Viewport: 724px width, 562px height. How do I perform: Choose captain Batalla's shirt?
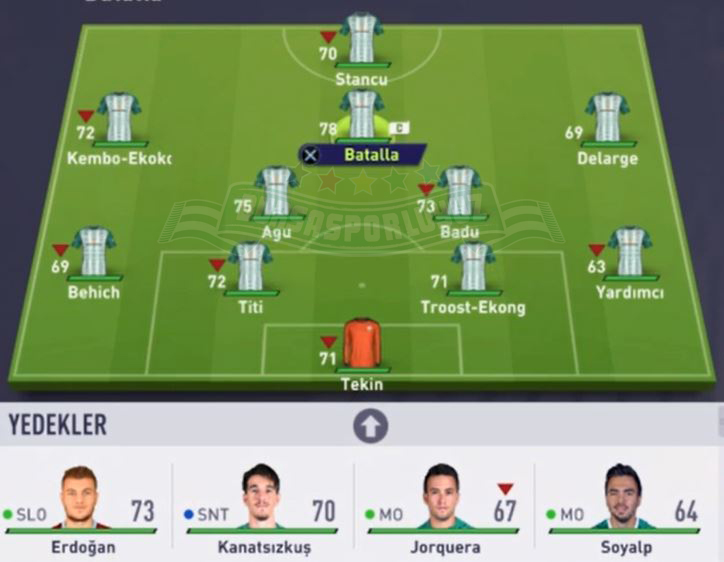pos(361,114)
